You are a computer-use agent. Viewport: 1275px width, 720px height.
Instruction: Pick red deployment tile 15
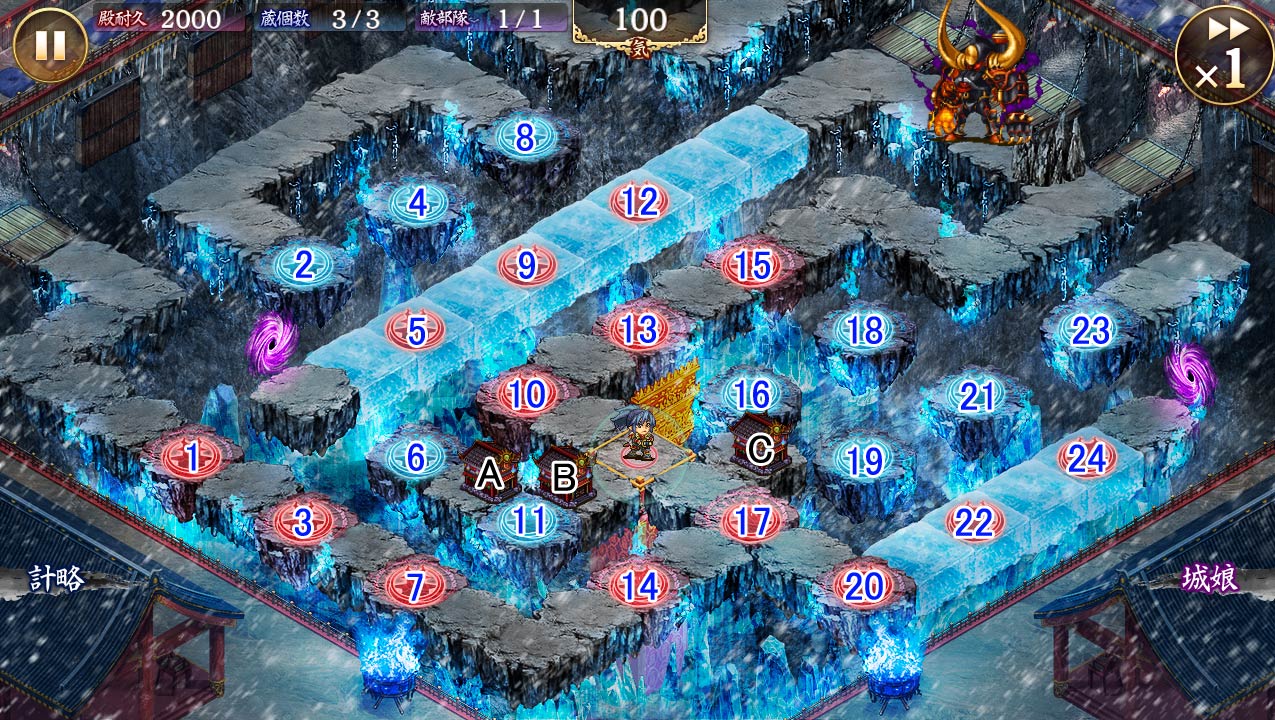coord(752,265)
